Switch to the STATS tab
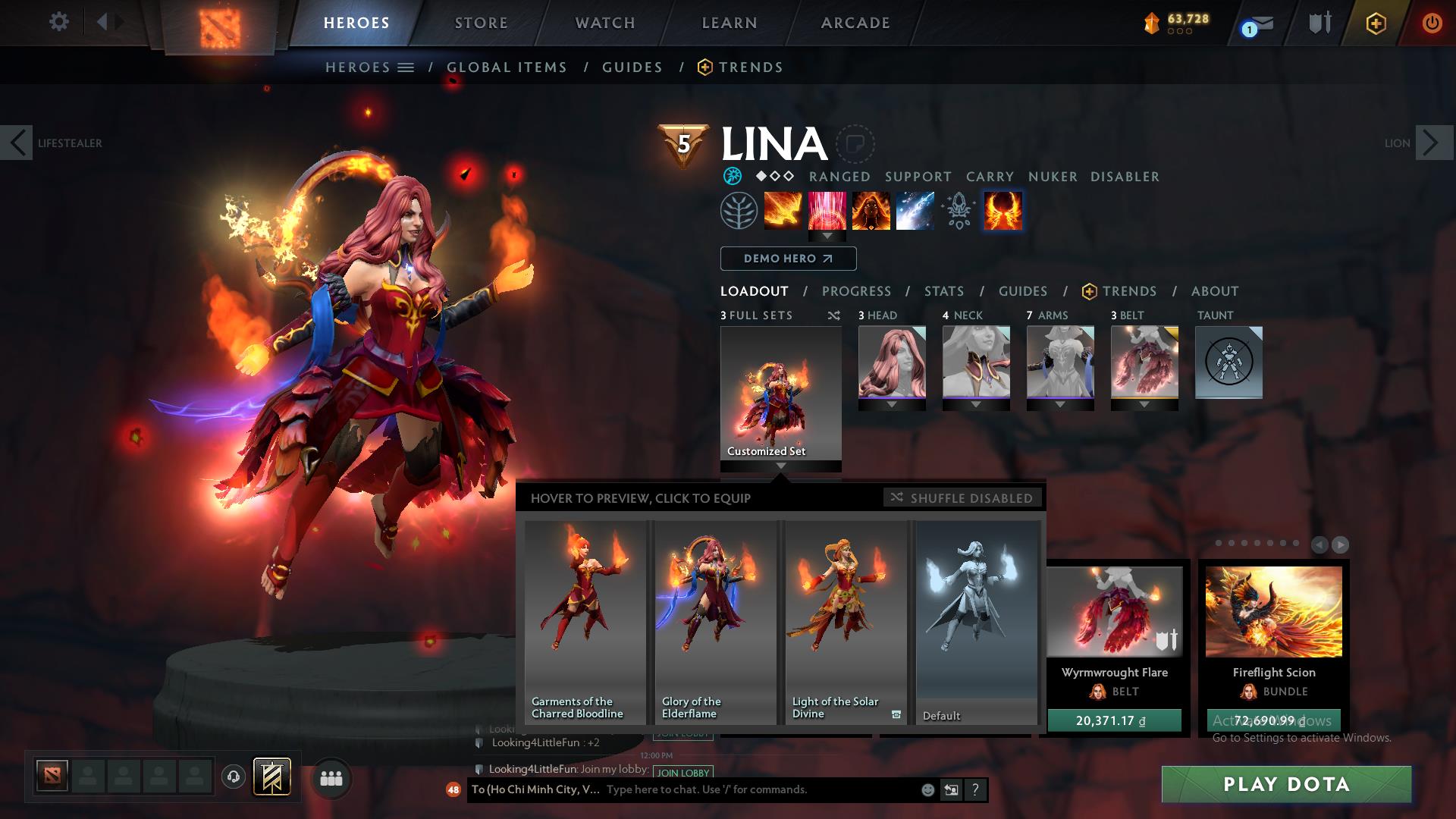Viewport: 1456px width, 819px height. (x=943, y=290)
